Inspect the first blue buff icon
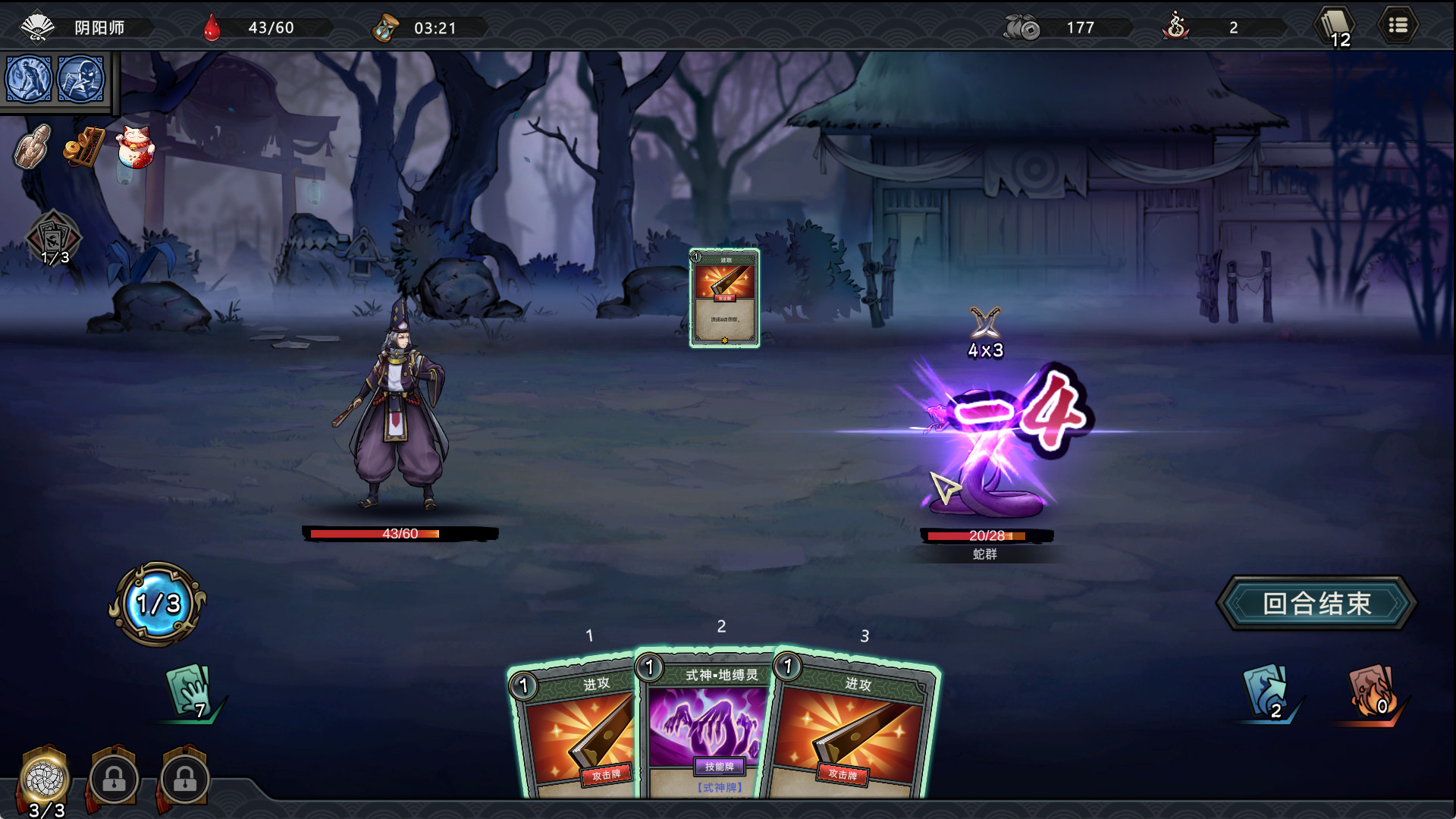The height and width of the screenshot is (819, 1456). tap(27, 80)
